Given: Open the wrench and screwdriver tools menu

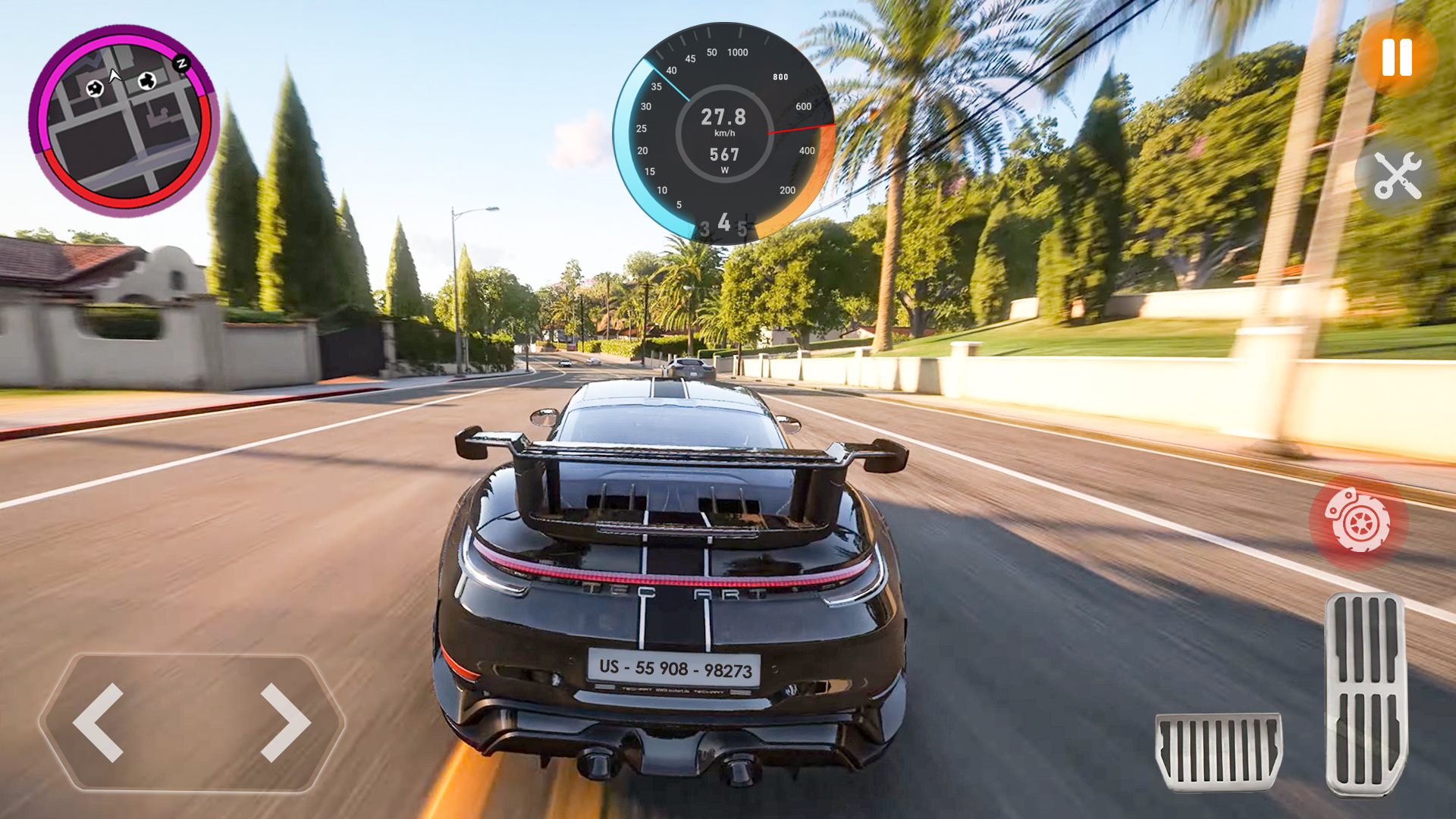Looking at the screenshot, I should click(x=1397, y=175).
